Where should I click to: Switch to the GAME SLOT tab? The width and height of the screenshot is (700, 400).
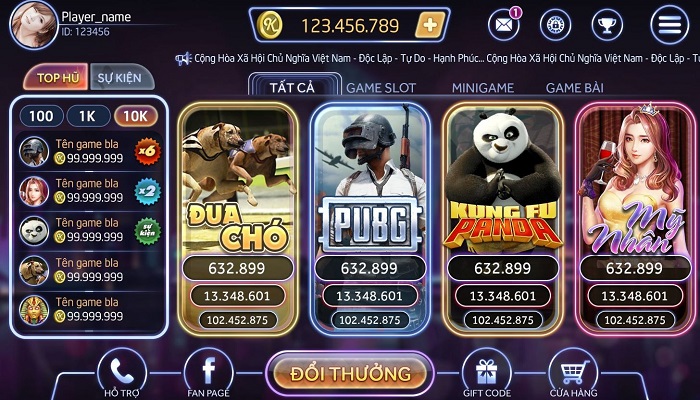coord(381,88)
